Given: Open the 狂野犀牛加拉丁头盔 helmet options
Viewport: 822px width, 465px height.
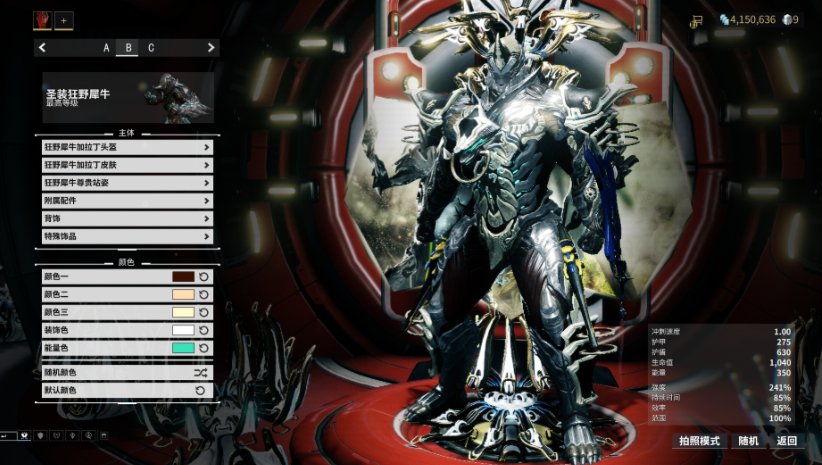Looking at the screenshot, I should tap(126, 147).
